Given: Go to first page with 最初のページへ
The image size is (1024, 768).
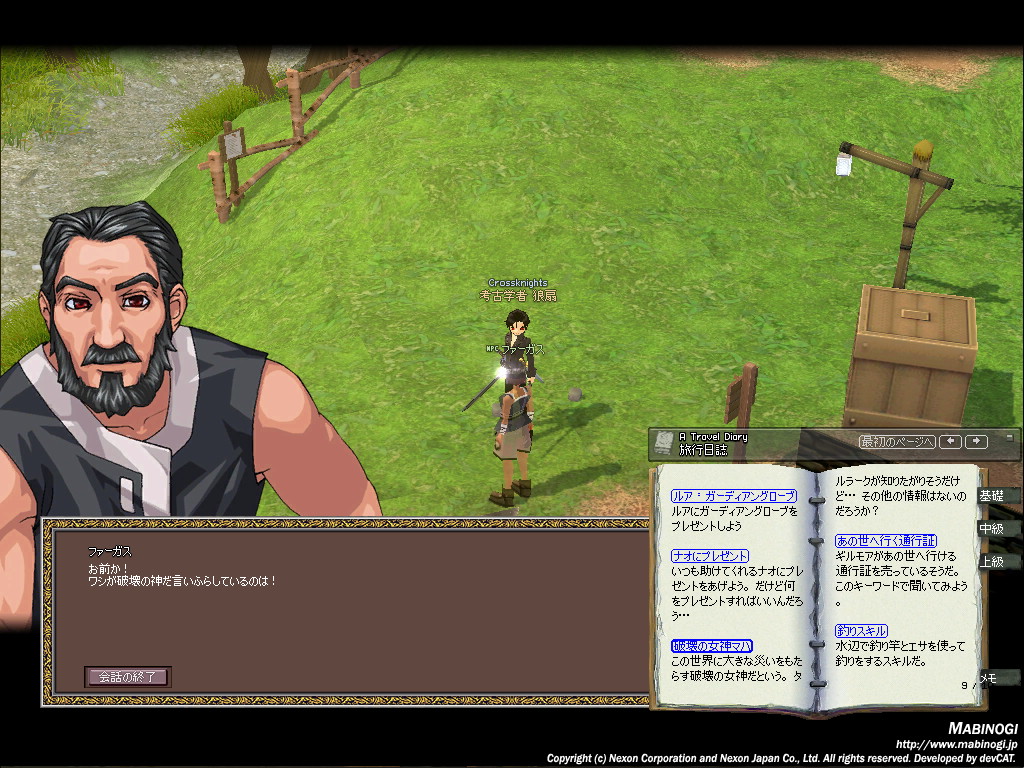Looking at the screenshot, I should 897,442.
